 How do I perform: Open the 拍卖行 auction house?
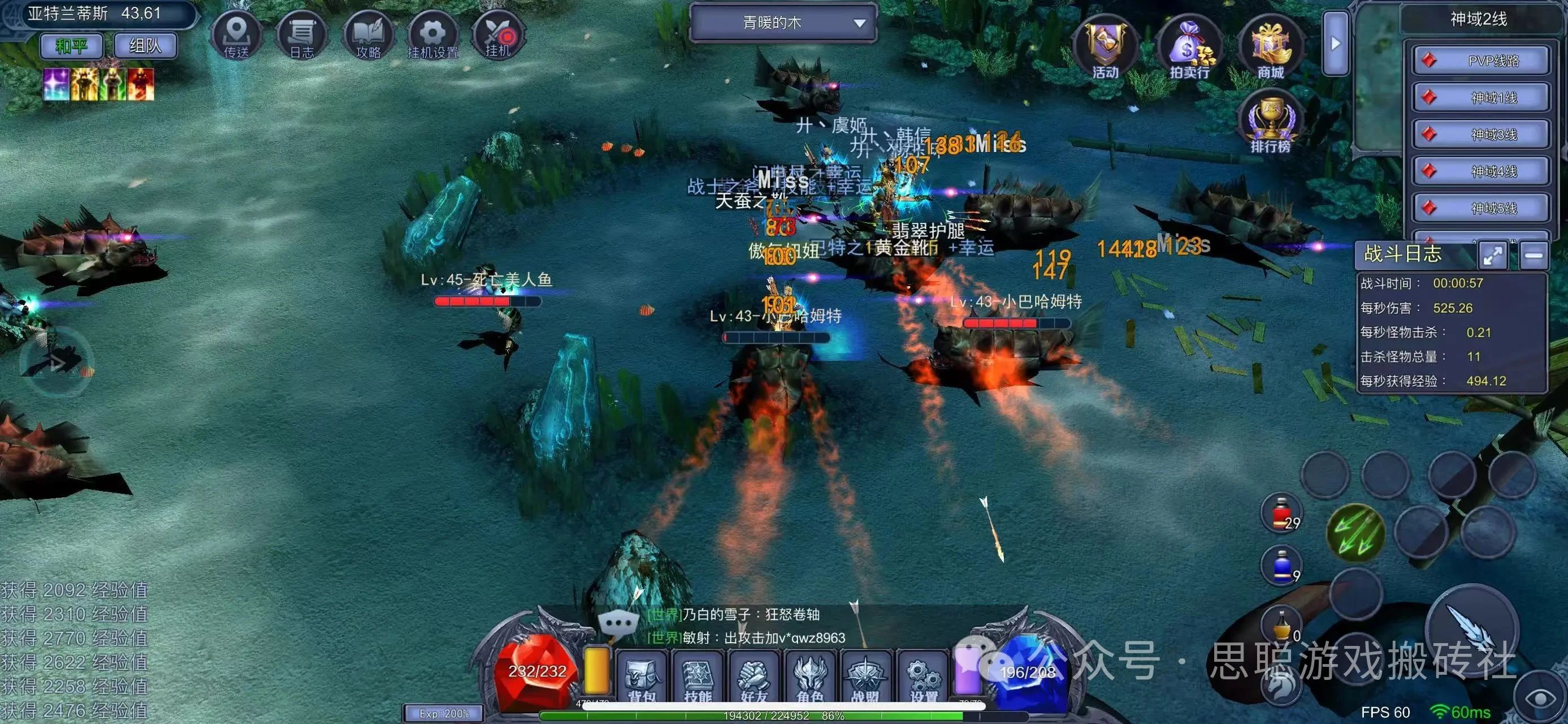[1189, 49]
